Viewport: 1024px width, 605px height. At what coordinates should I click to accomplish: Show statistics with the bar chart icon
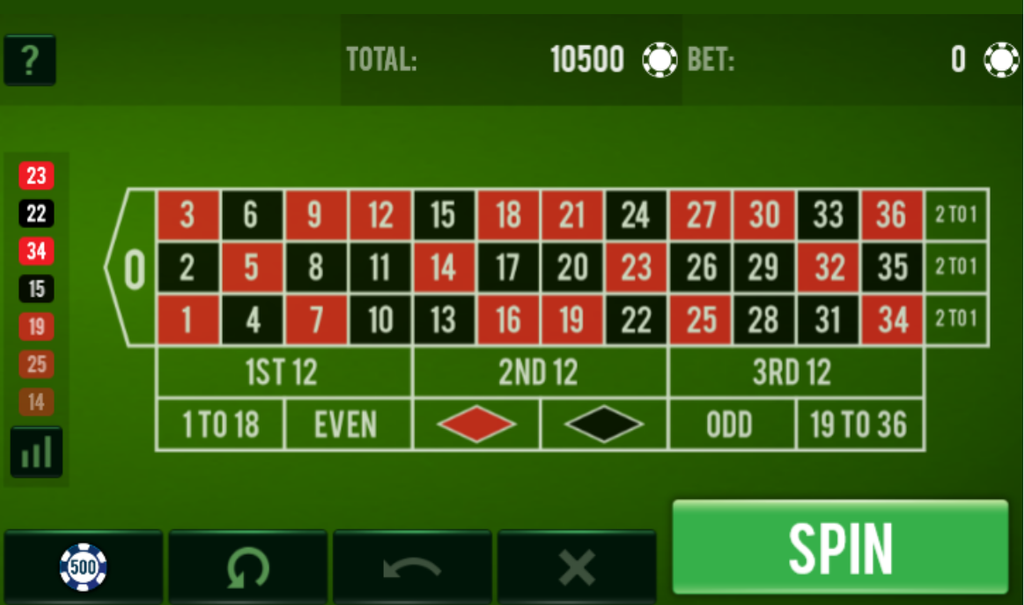36,452
